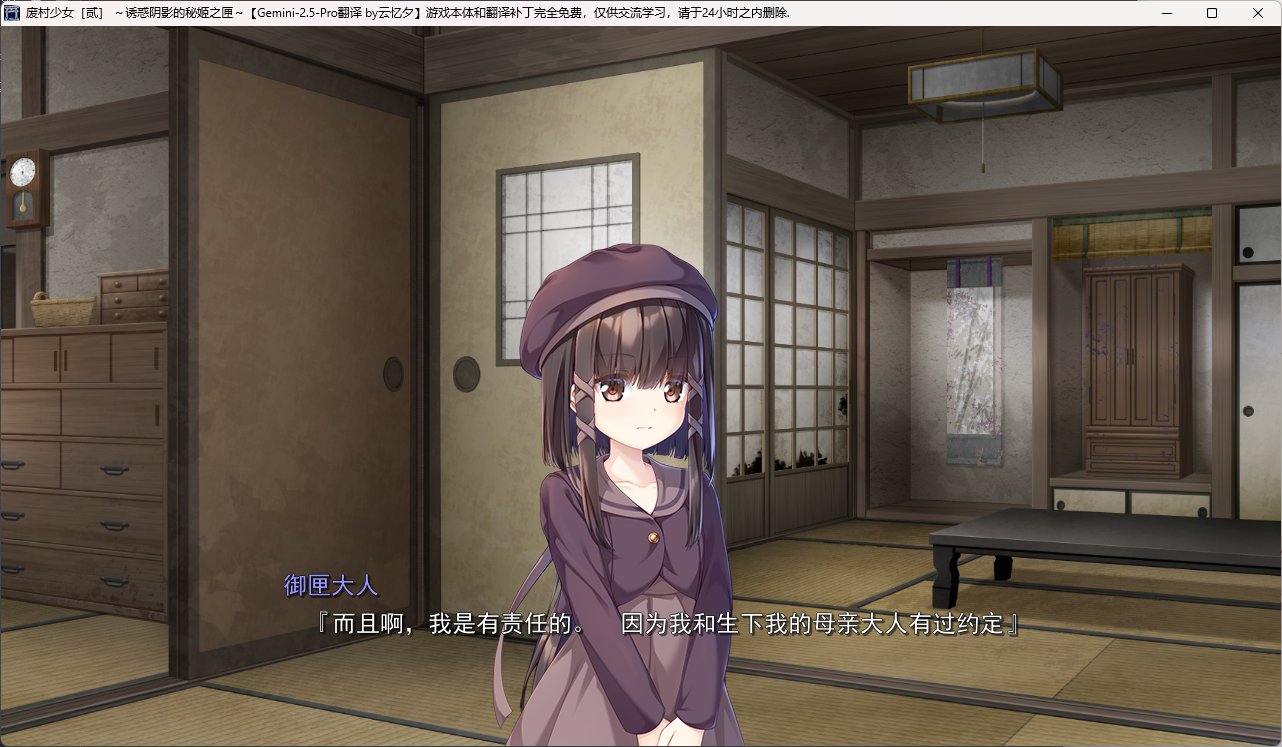
Task: Minimize the game window
Action: [1166, 13]
